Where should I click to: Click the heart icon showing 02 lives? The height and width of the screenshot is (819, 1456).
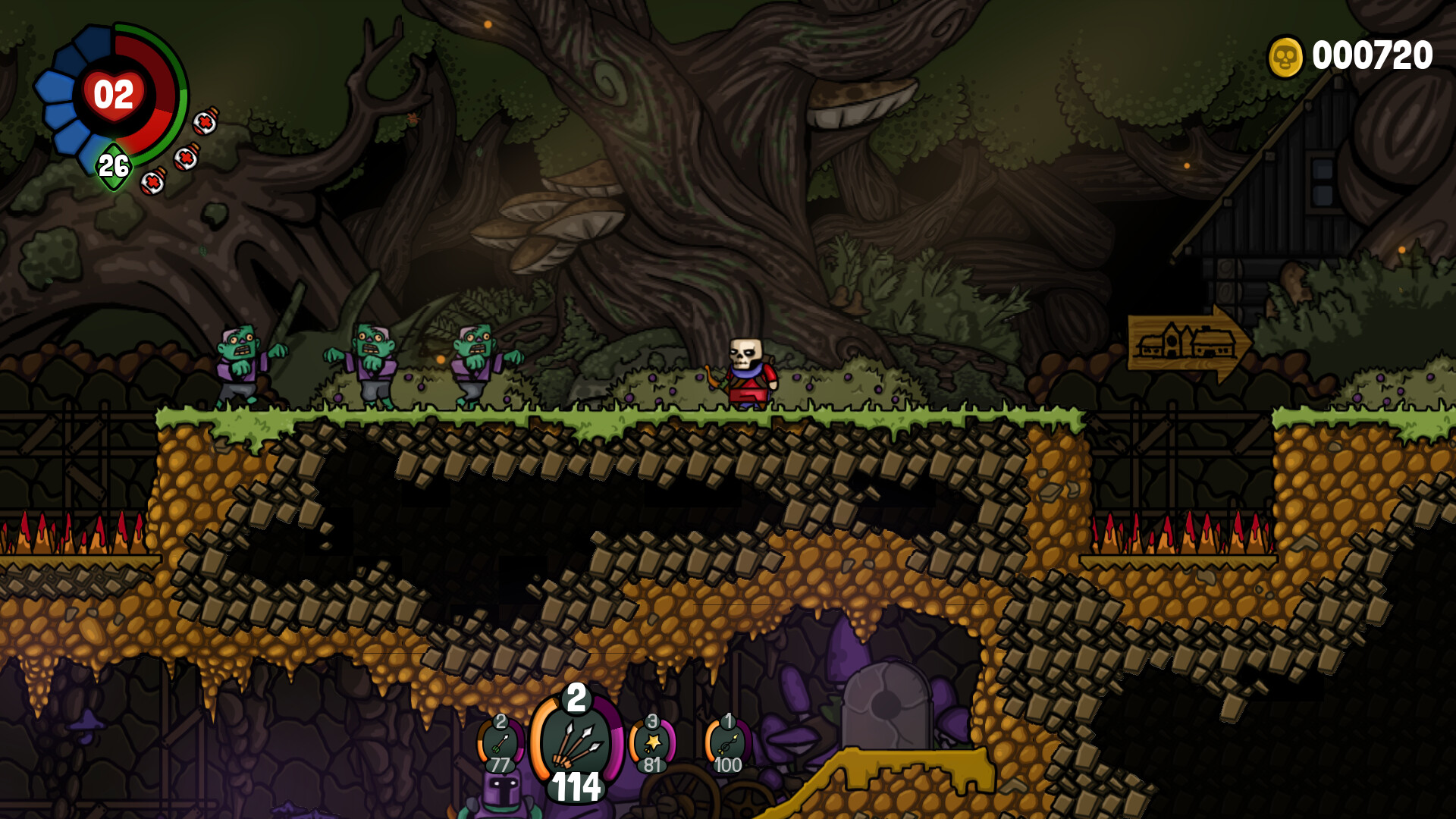[114, 95]
